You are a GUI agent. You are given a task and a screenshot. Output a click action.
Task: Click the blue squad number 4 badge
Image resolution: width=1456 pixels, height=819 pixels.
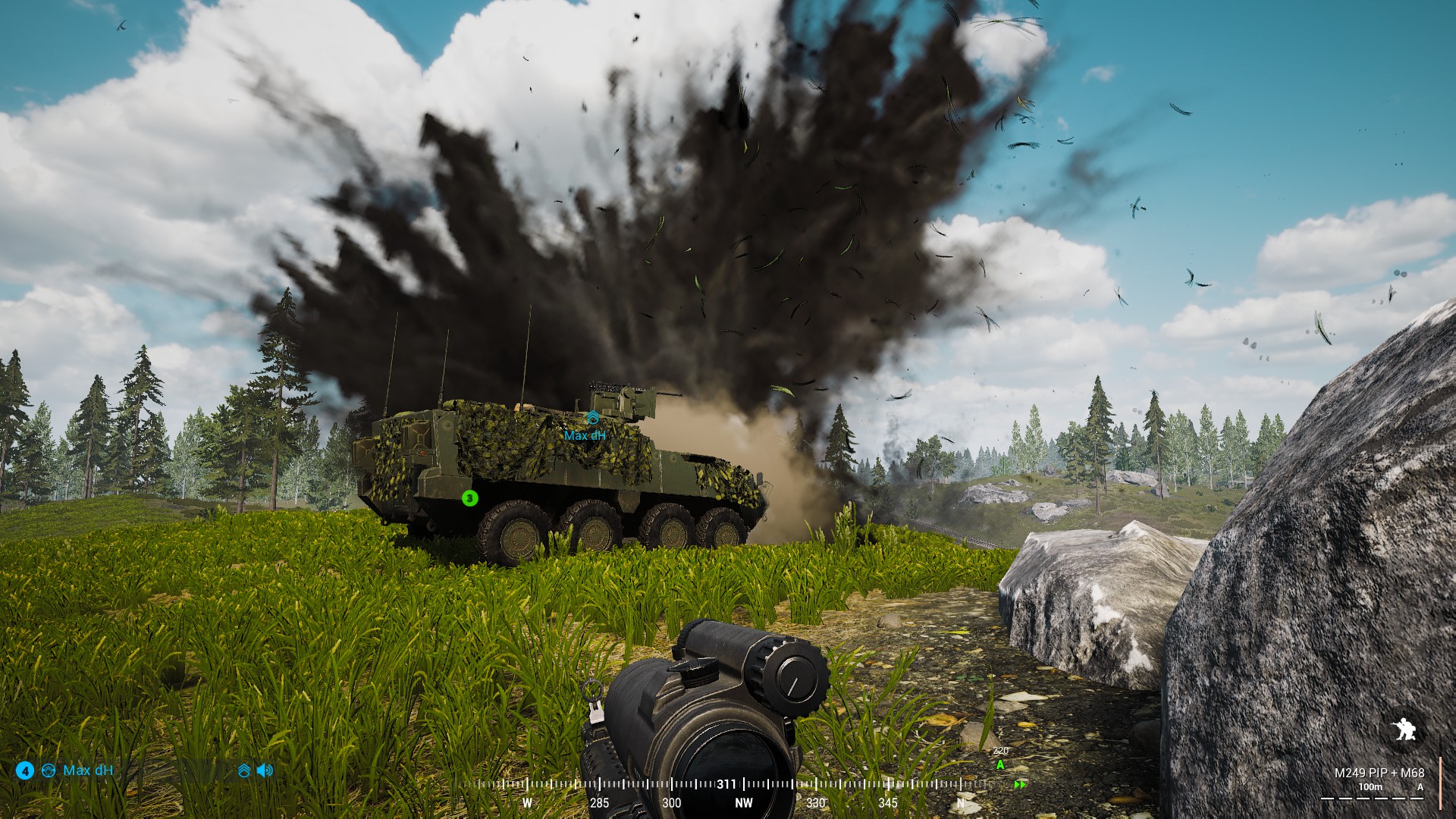tap(25, 771)
